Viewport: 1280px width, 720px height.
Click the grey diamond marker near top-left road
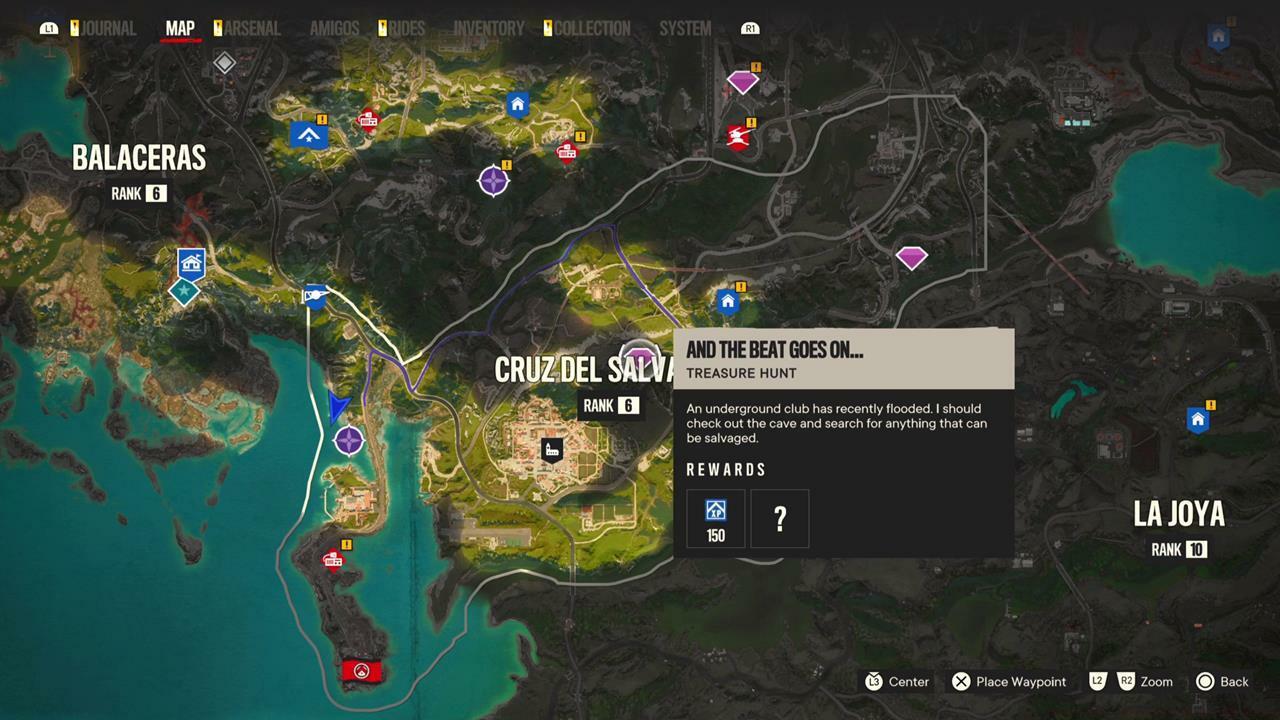(x=225, y=64)
